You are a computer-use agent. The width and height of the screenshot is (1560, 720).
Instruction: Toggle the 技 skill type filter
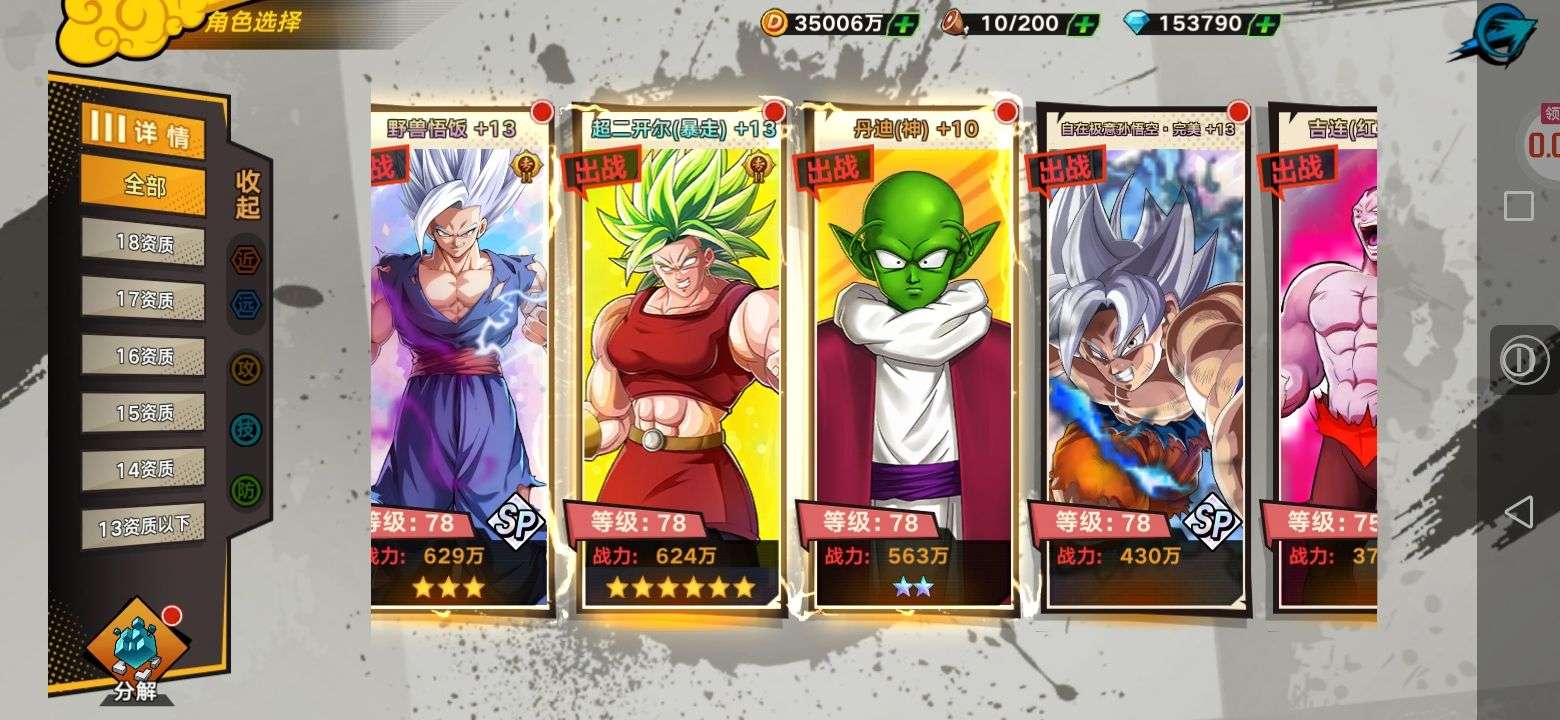coord(245,429)
